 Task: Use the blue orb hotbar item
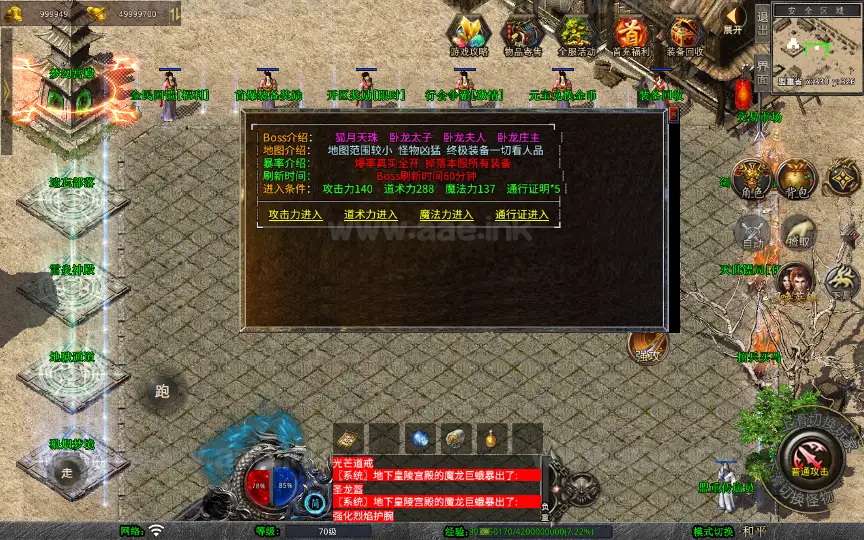coord(420,438)
